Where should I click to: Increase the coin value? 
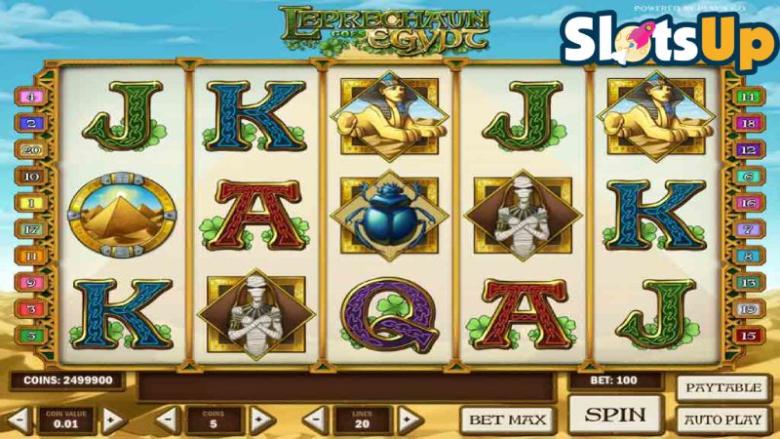coord(113,419)
